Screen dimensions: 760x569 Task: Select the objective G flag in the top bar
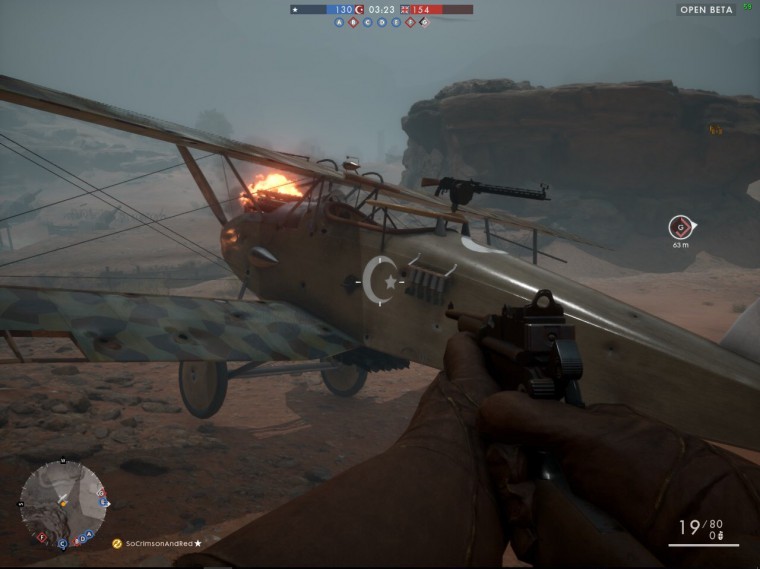[424, 22]
